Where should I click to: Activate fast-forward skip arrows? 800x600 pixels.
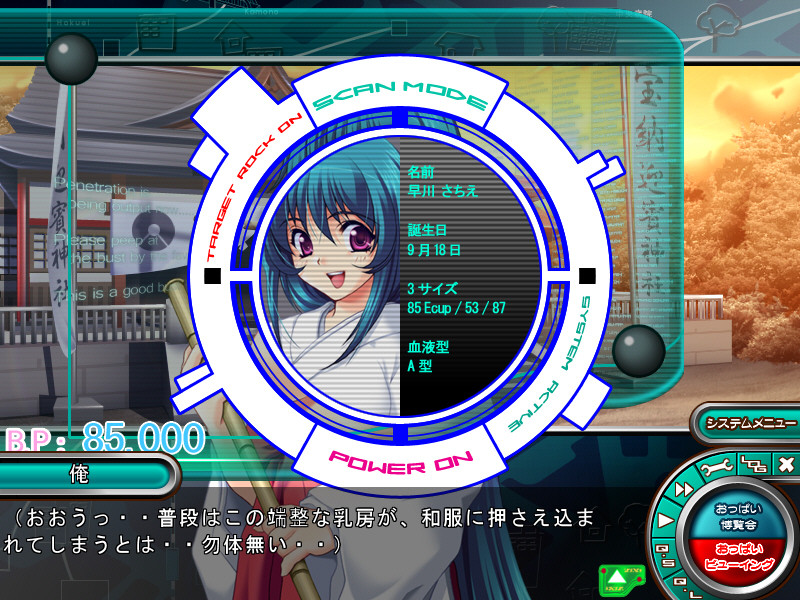click(x=682, y=488)
